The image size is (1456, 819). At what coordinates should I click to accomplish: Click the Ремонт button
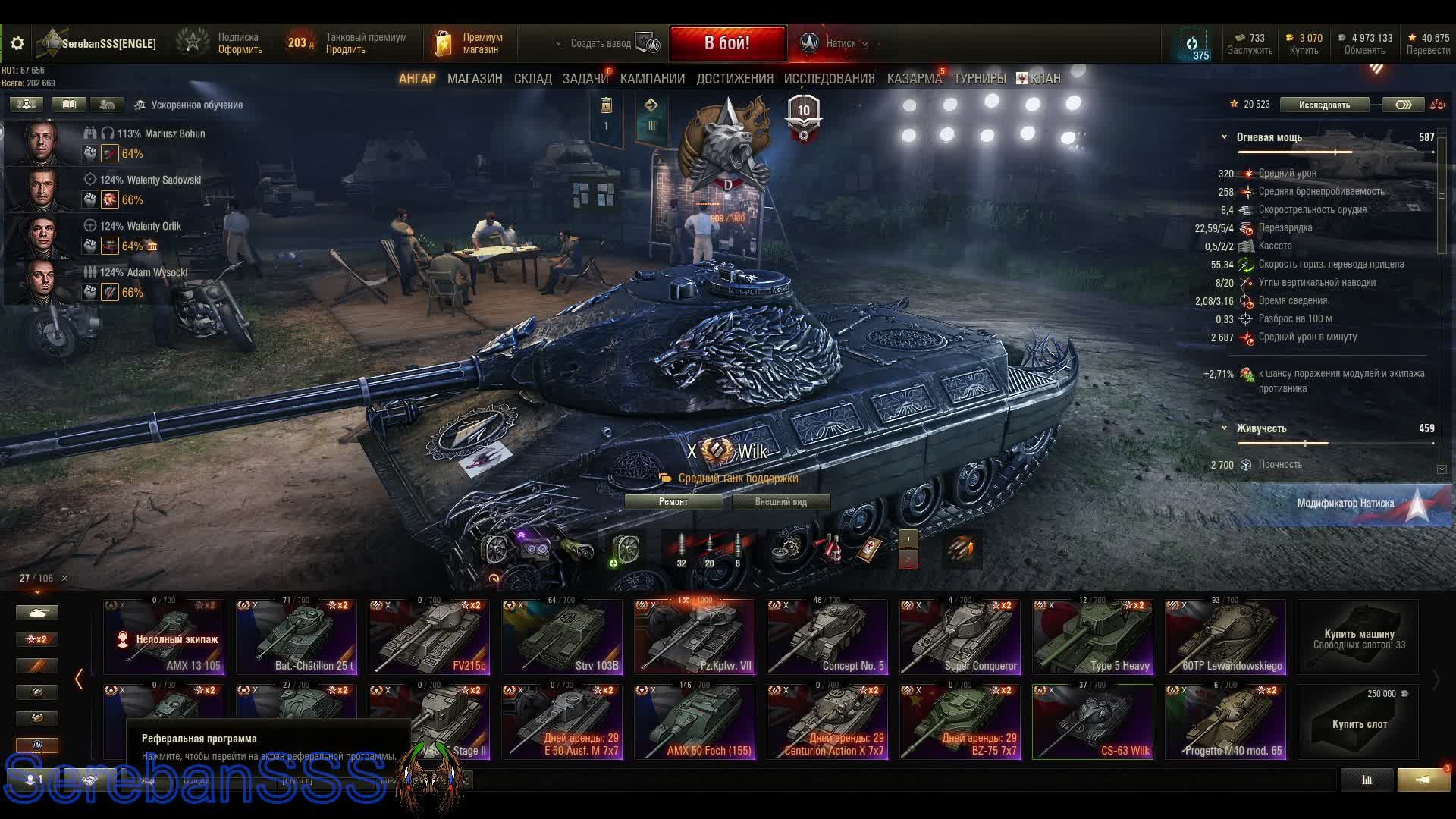click(673, 502)
